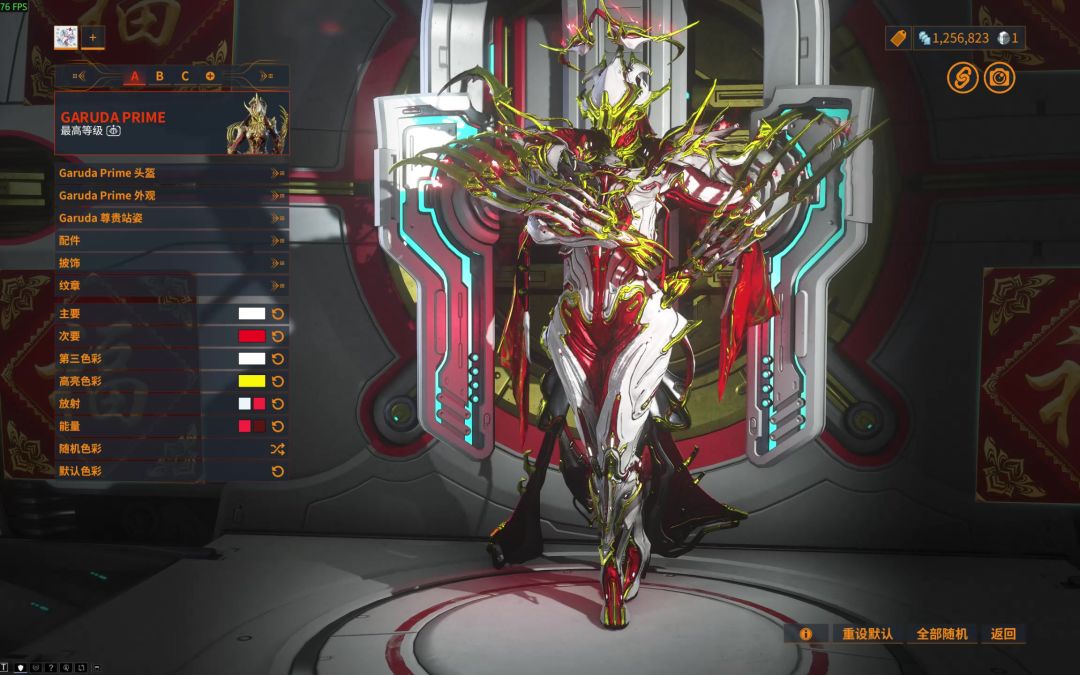The image size is (1080, 675).
Task: Click the 全部随机 randomize all button
Action: point(942,634)
